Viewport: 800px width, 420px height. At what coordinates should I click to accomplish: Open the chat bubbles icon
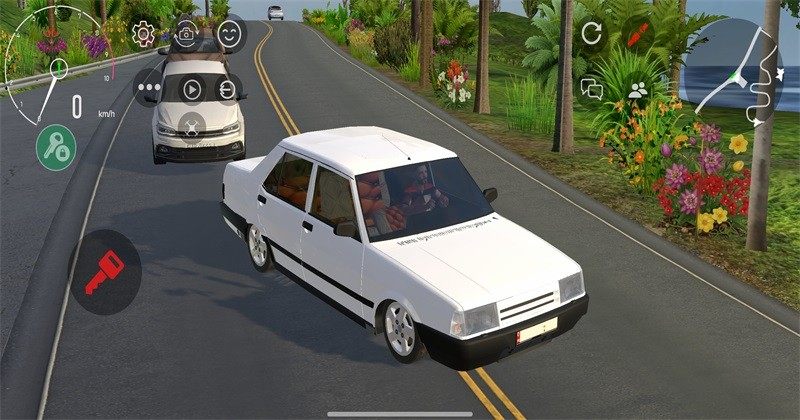pyautogui.click(x=592, y=89)
